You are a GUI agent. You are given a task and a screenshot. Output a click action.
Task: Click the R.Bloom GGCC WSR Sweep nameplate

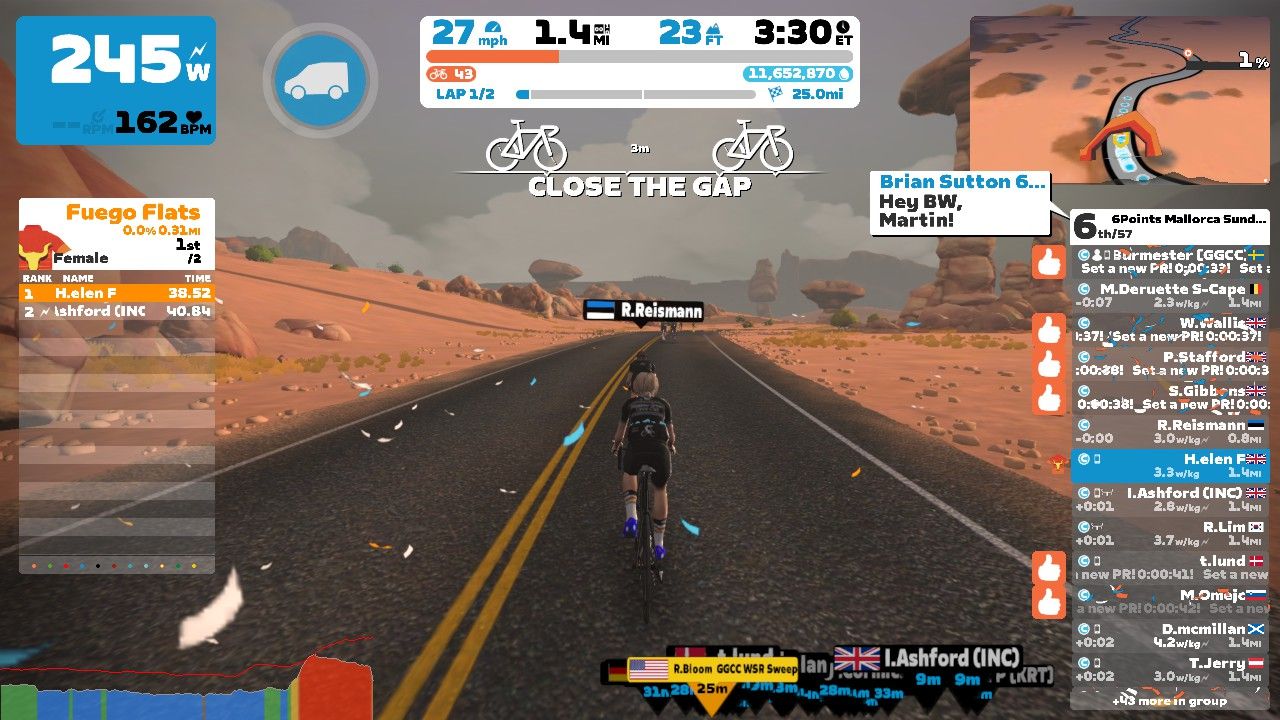coord(712,669)
